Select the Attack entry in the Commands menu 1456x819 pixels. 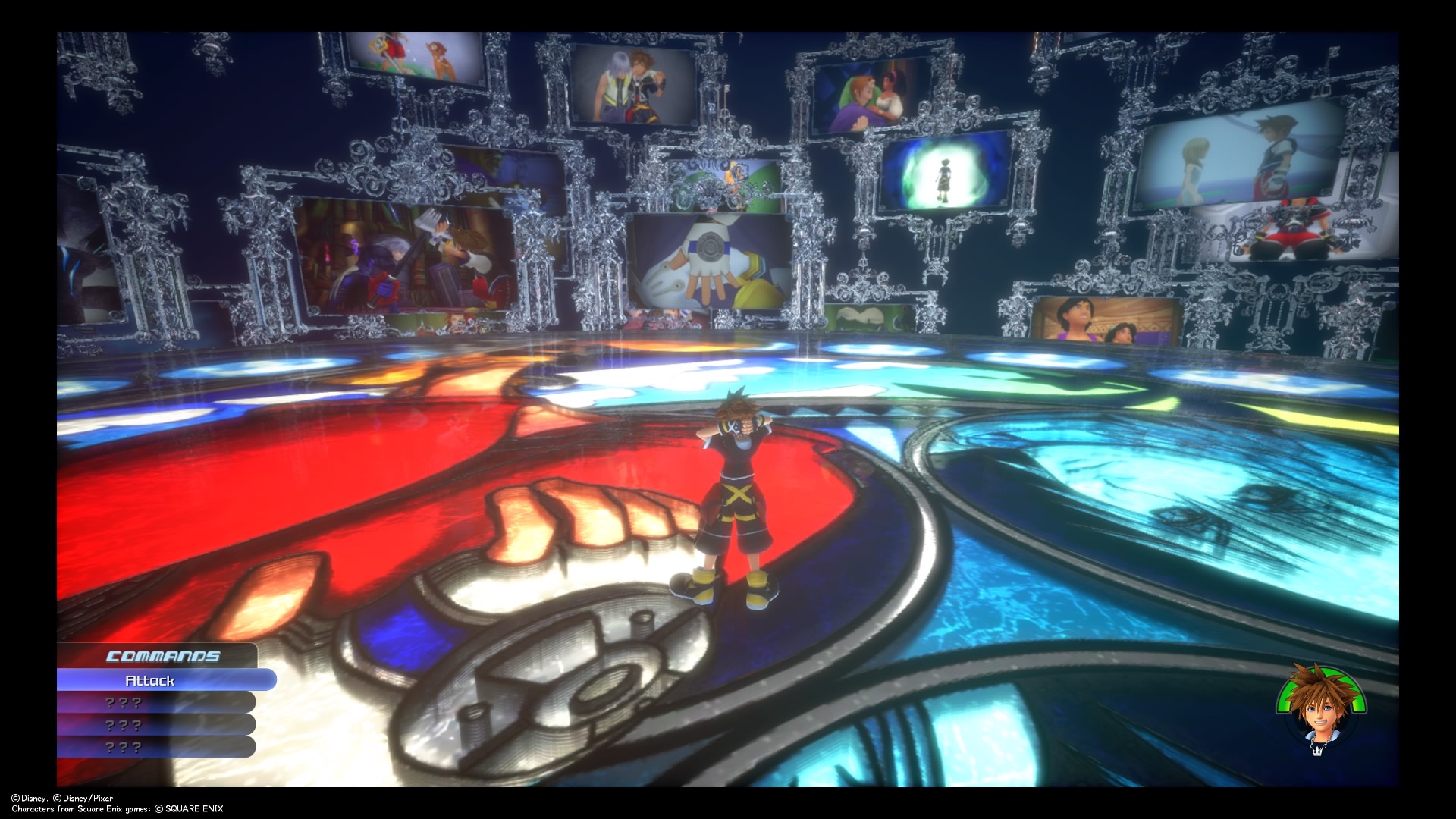(x=152, y=680)
